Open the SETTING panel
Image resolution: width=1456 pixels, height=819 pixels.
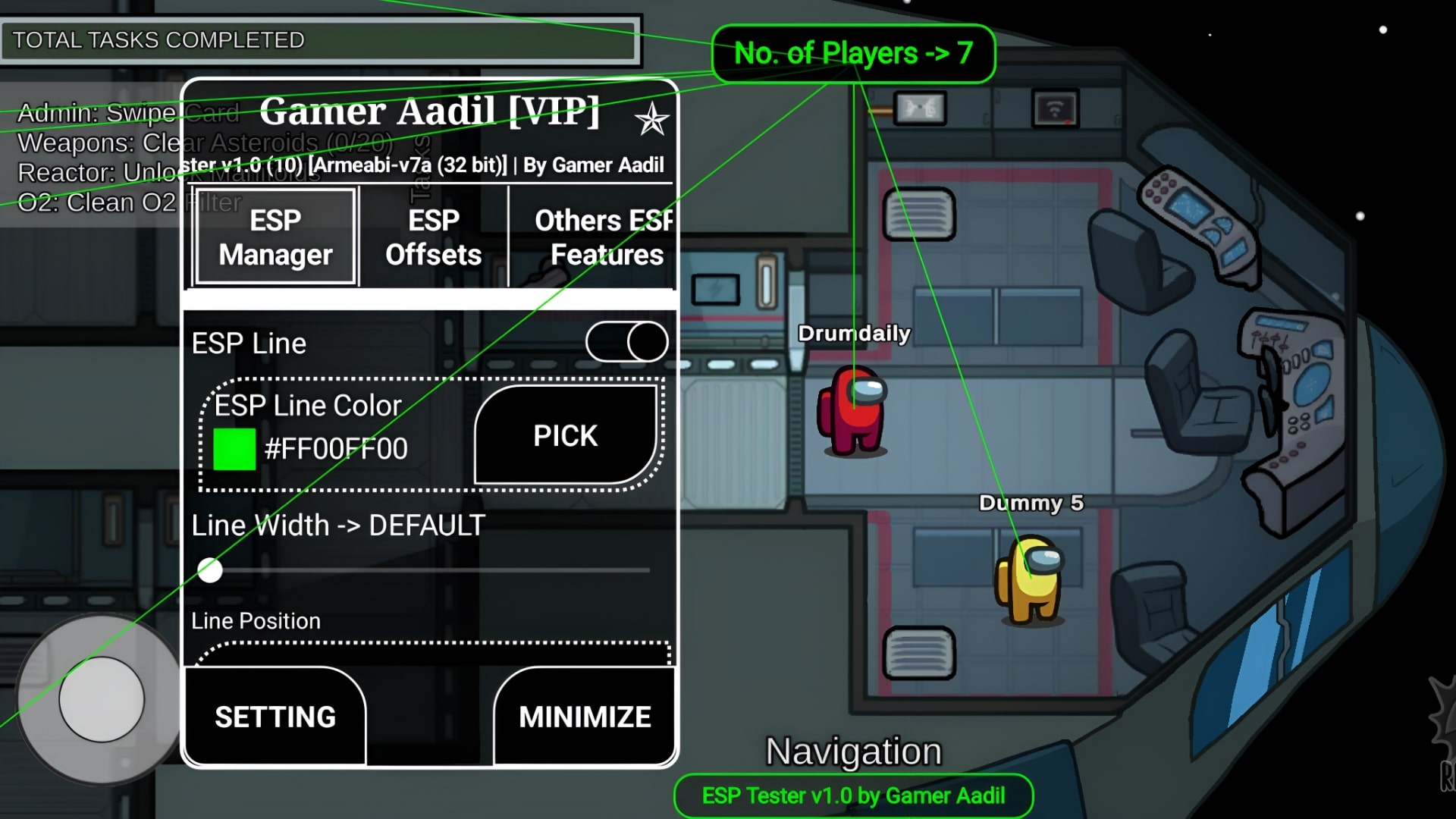[x=275, y=716]
